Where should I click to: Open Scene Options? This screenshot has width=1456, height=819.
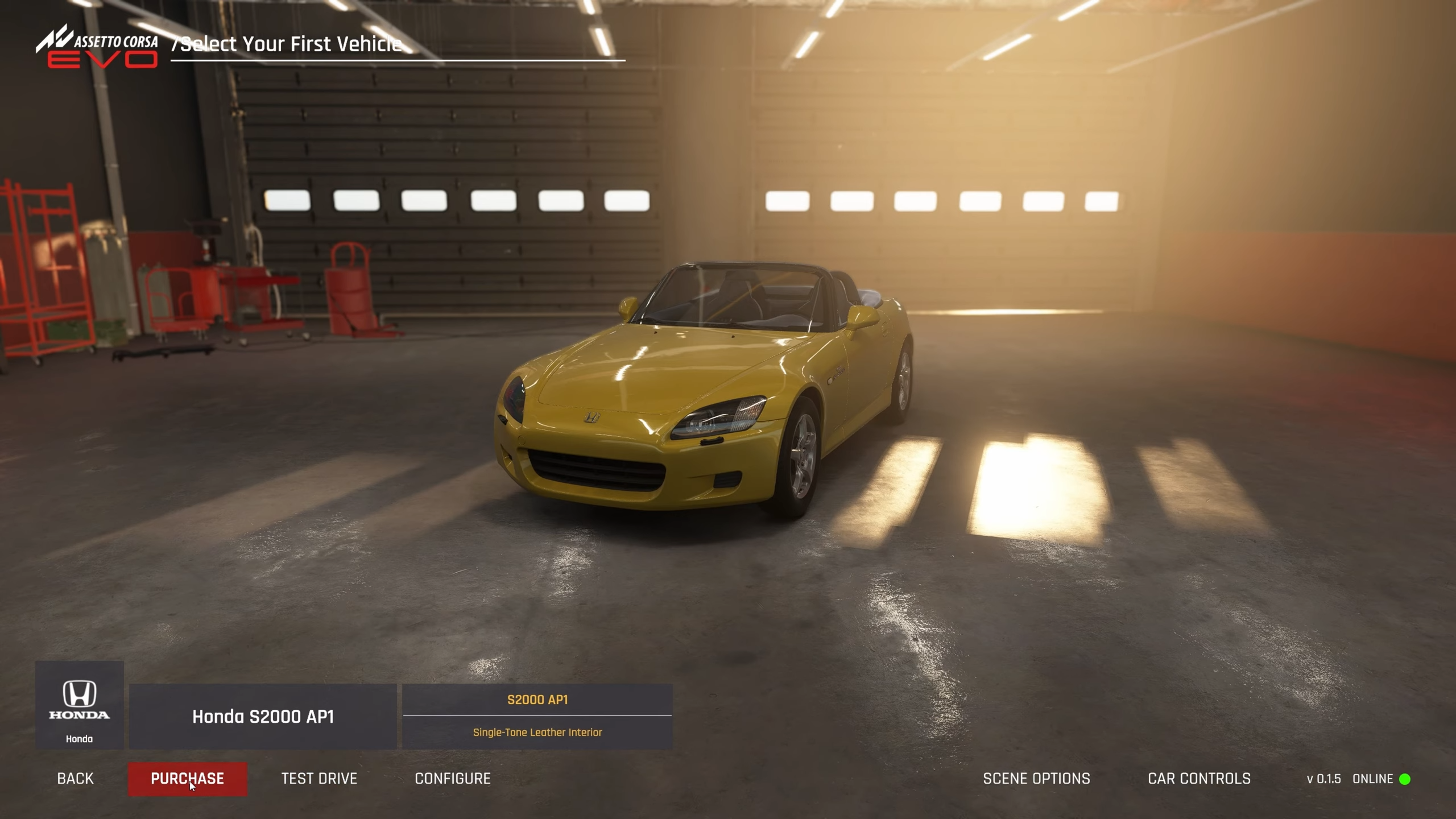click(x=1036, y=779)
